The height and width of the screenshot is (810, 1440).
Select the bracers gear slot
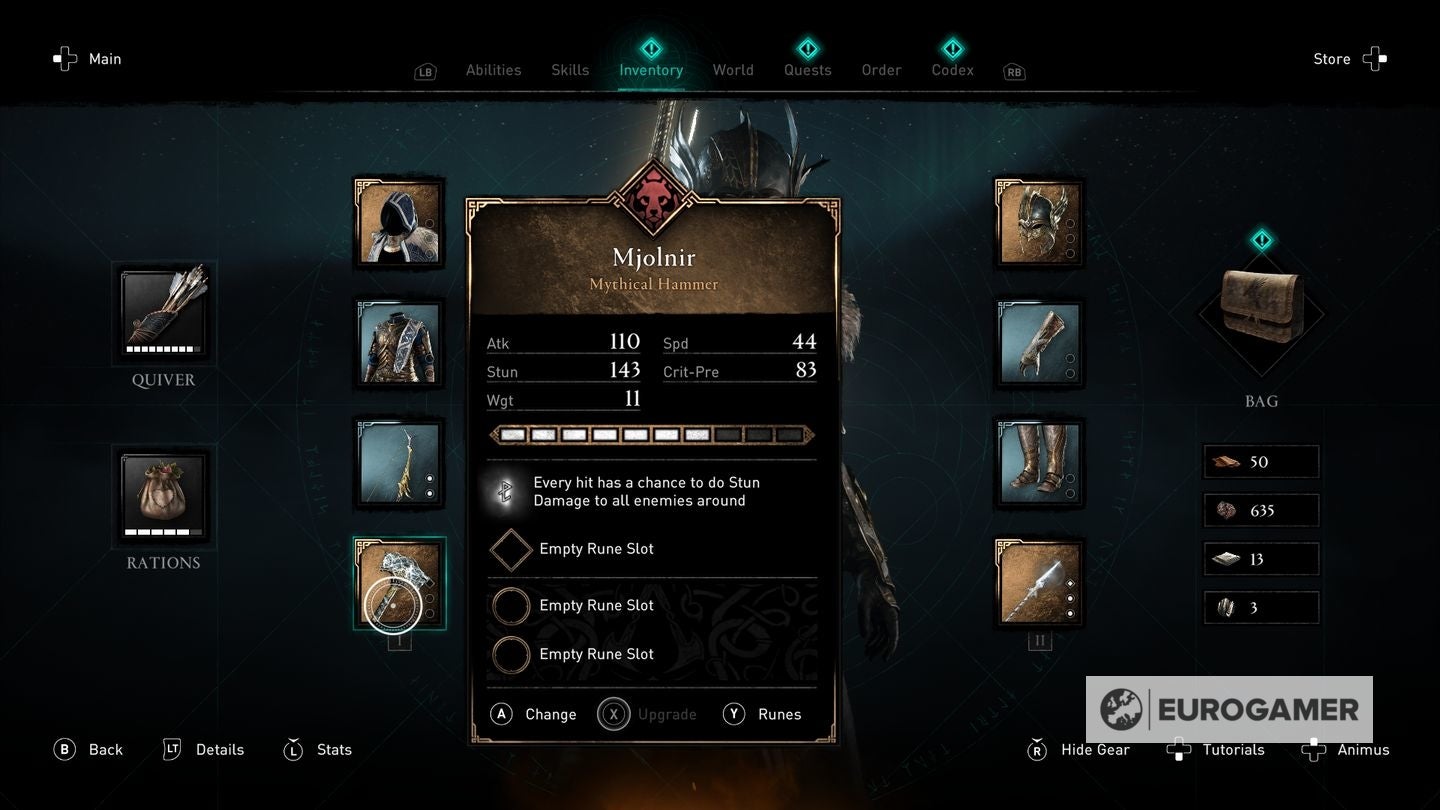point(1039,343)
